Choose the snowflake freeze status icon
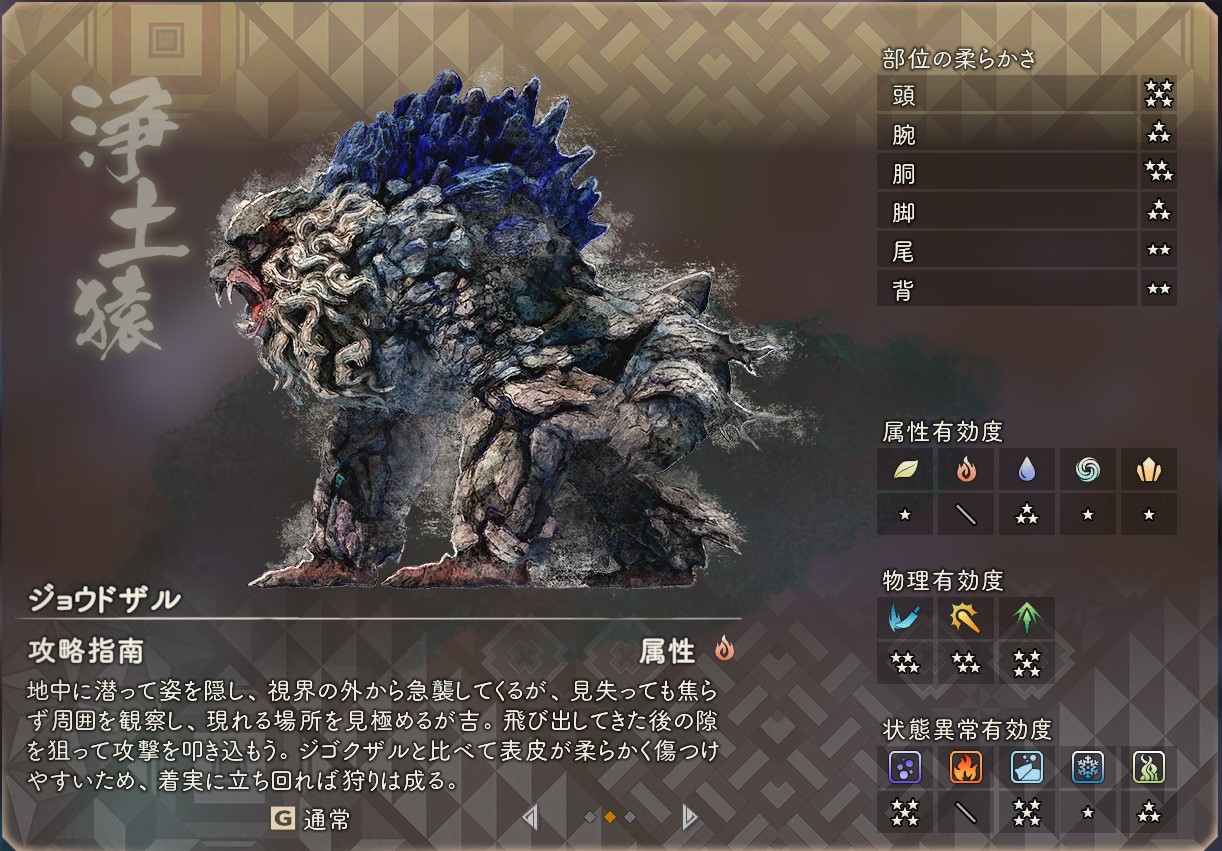Viewport: 1222px width, 851px height. pos(1088,767)
